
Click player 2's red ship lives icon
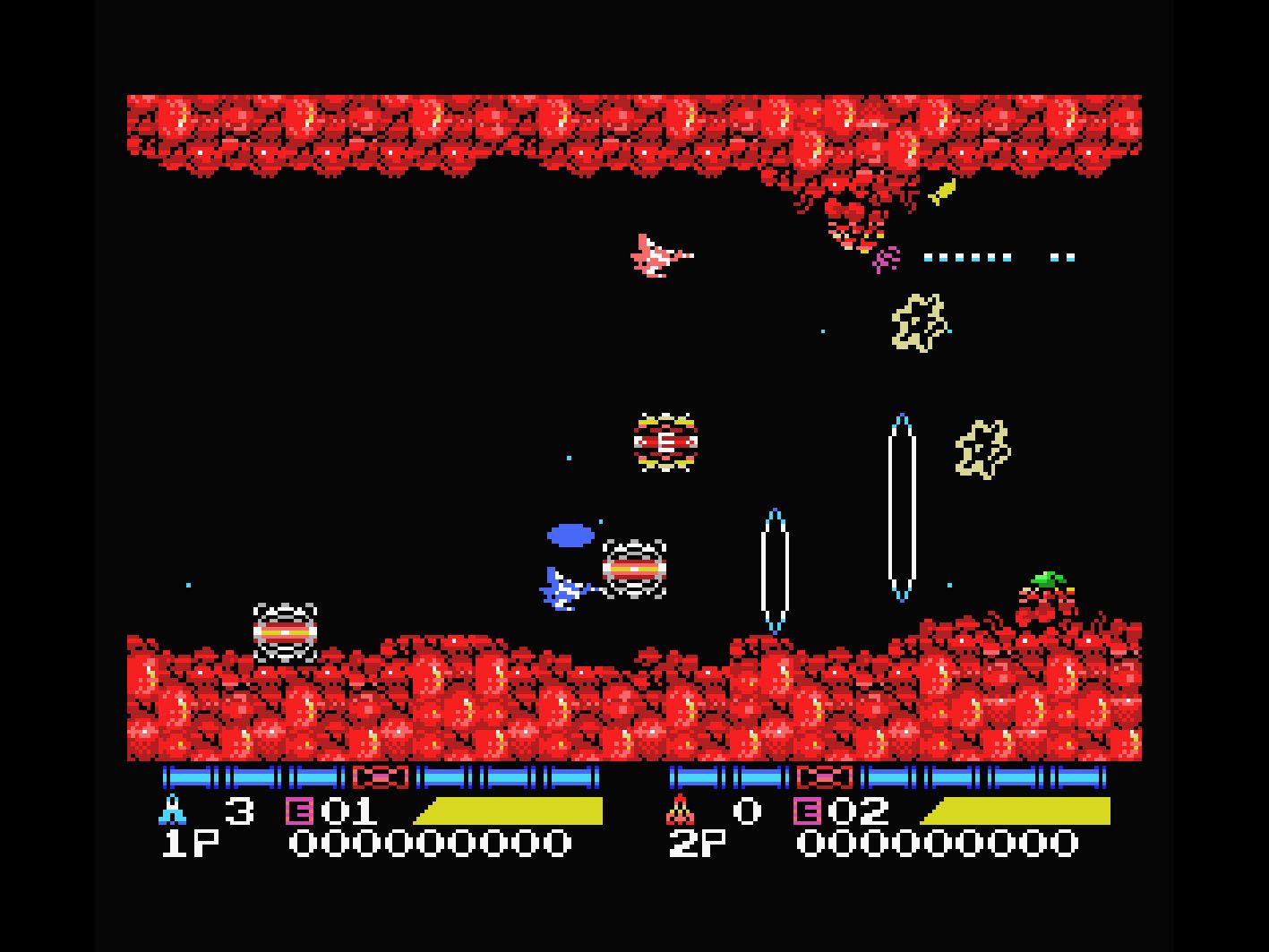point(681,810)
